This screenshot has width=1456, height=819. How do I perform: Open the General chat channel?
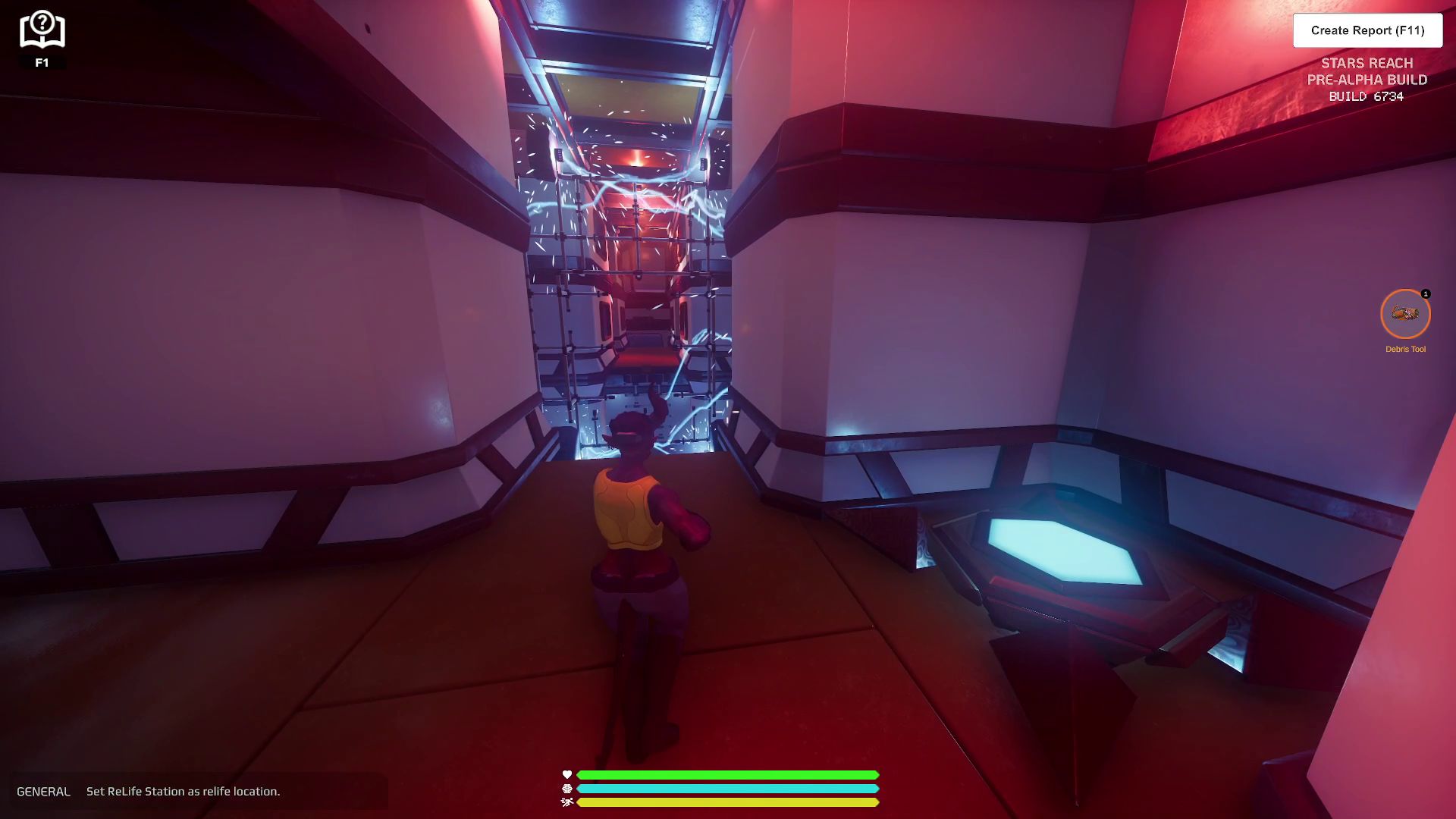point(43,791)
